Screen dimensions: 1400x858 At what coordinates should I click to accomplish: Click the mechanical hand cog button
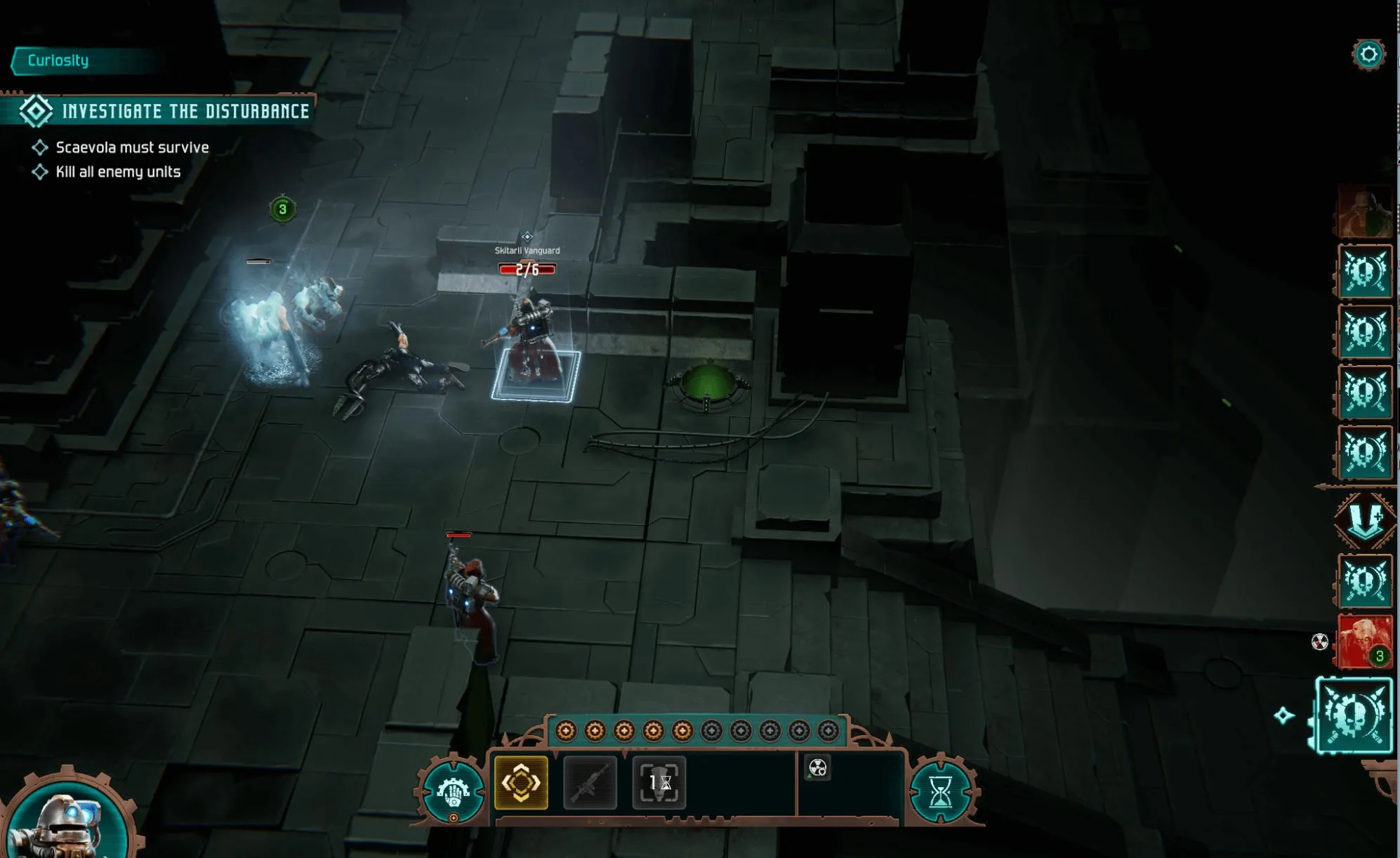[453, 793]
